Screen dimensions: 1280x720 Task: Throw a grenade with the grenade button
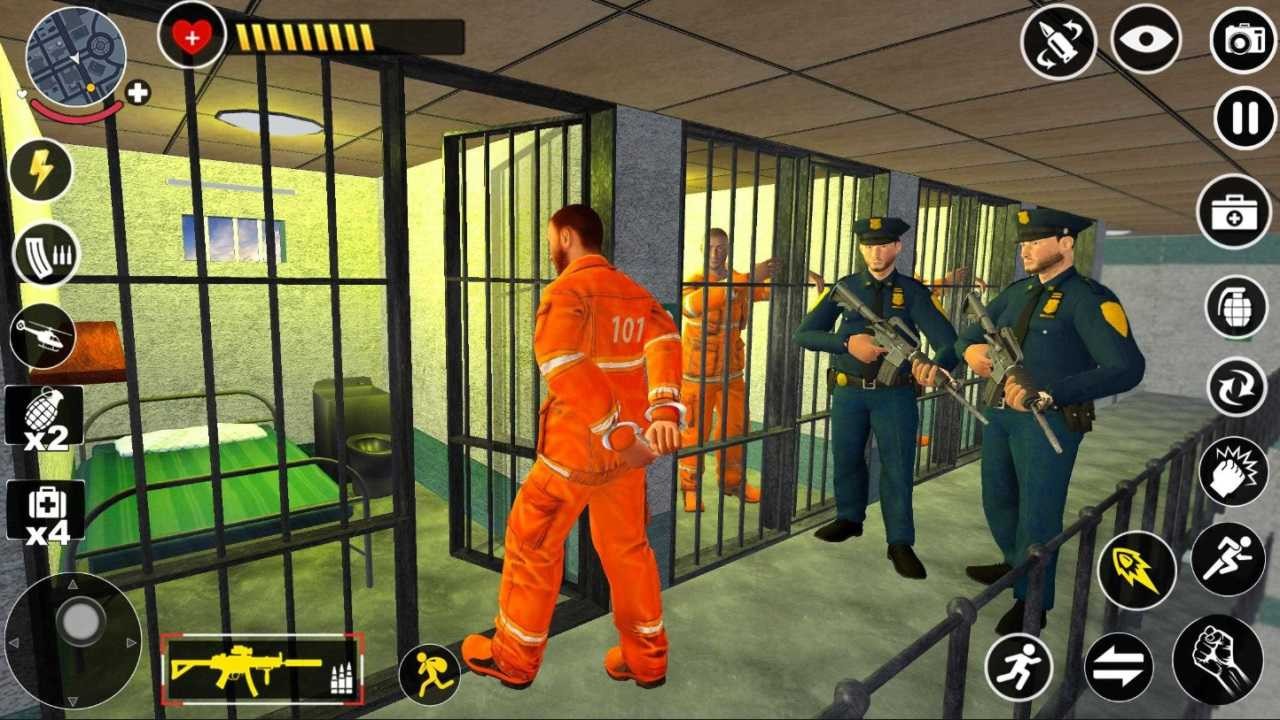click(x=1236, y=307)
